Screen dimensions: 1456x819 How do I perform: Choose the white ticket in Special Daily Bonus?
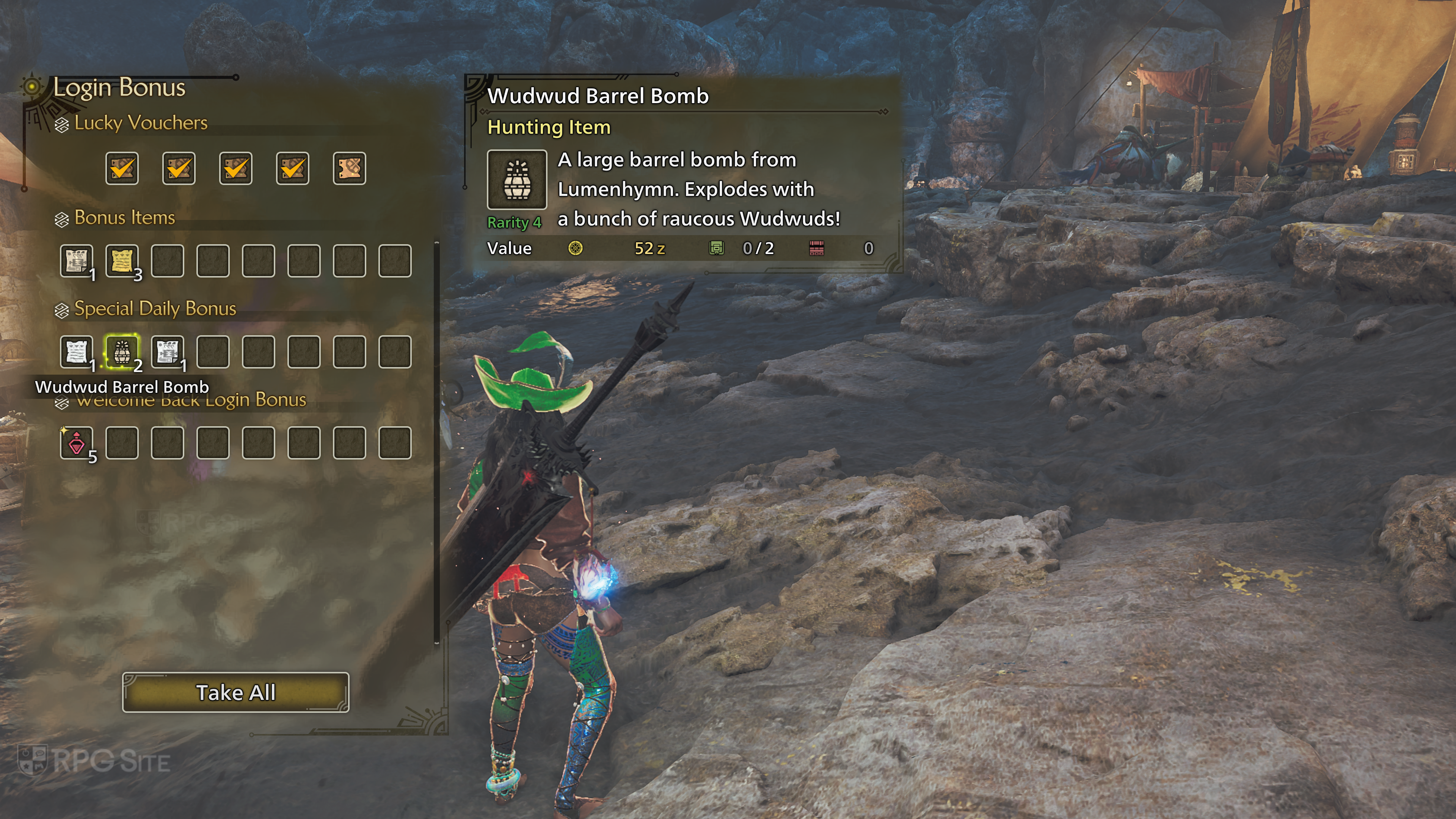coord(76,351)
